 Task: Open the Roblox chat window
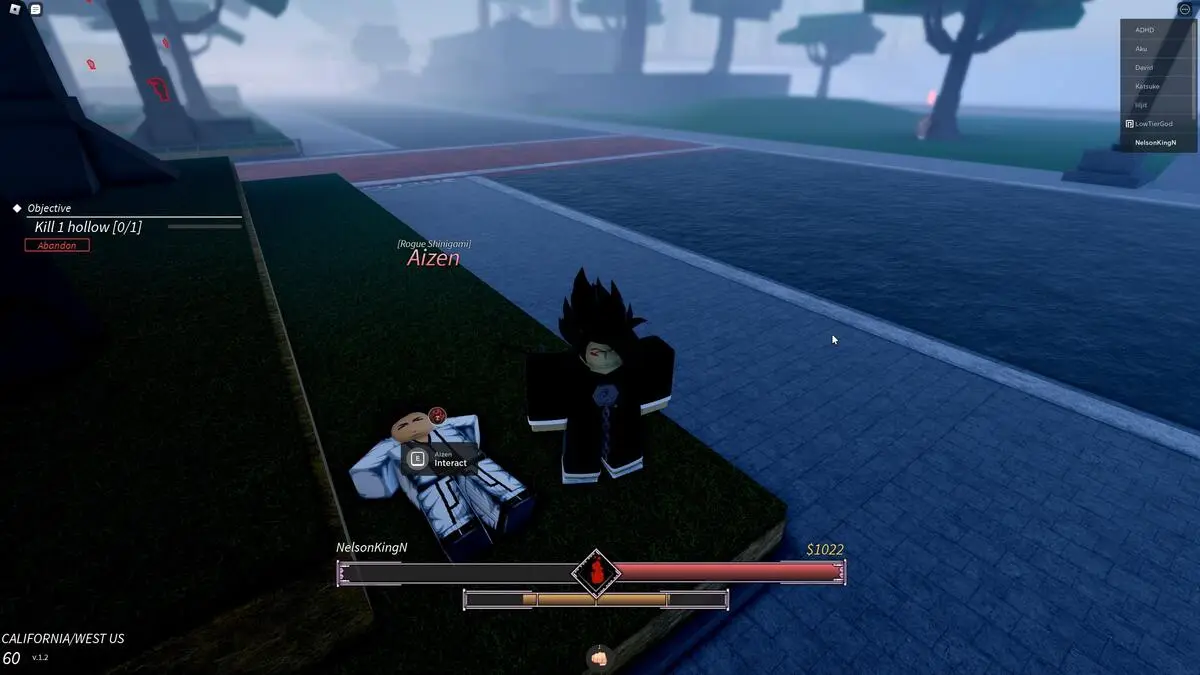pyautogui.click(x=36, y=9)
